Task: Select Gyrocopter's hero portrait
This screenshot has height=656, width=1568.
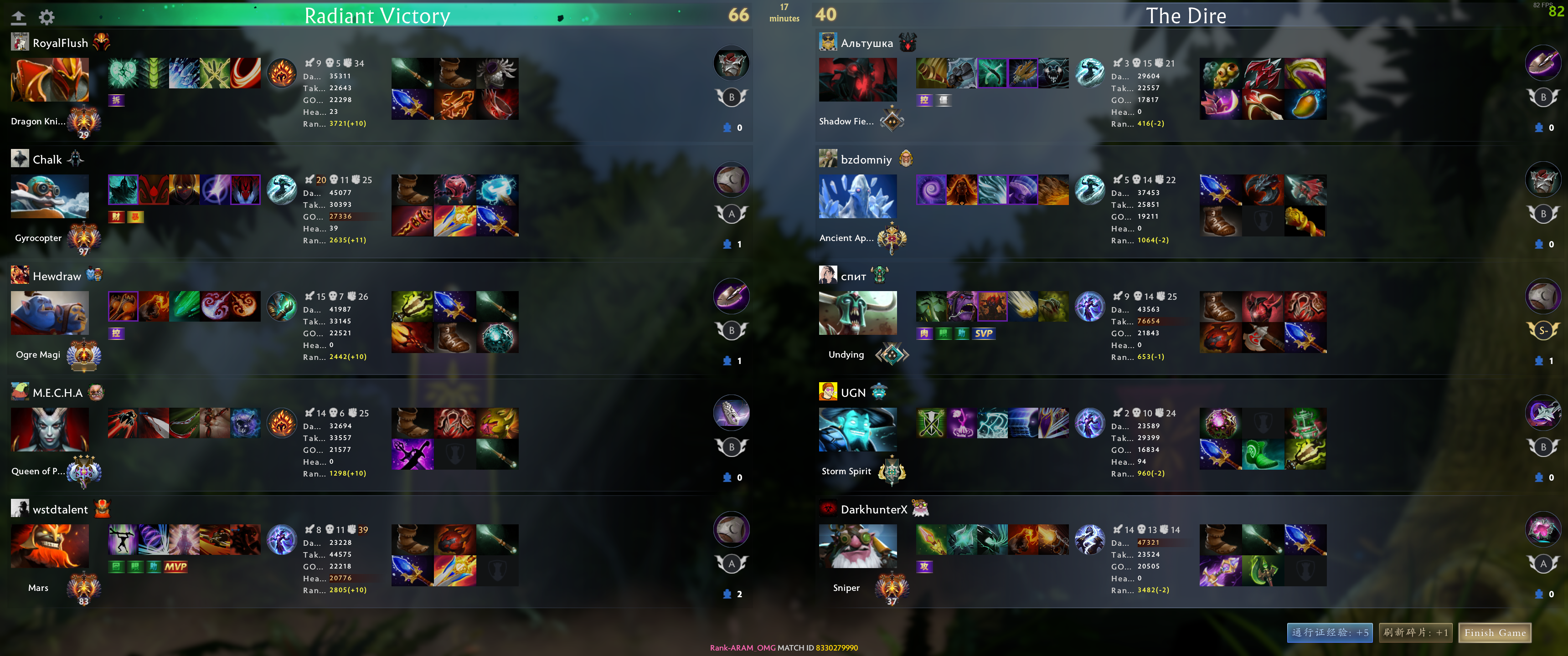Action: coord(49,196)
